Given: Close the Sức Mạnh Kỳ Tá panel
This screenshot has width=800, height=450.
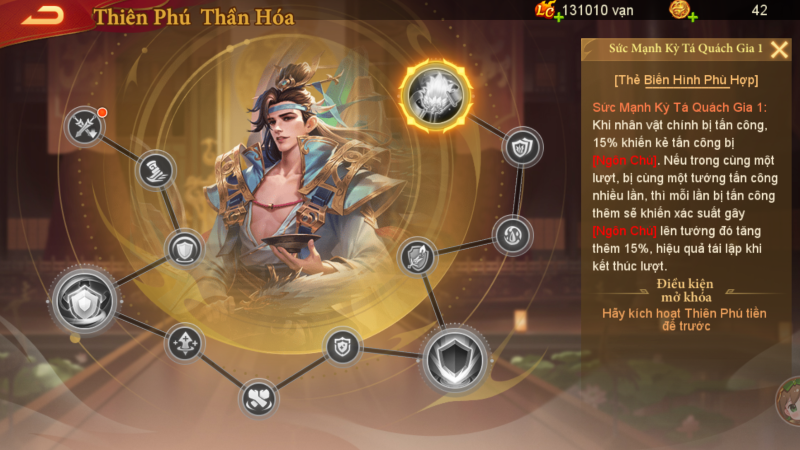Looking at the screenshot, I should click(779, 49).
